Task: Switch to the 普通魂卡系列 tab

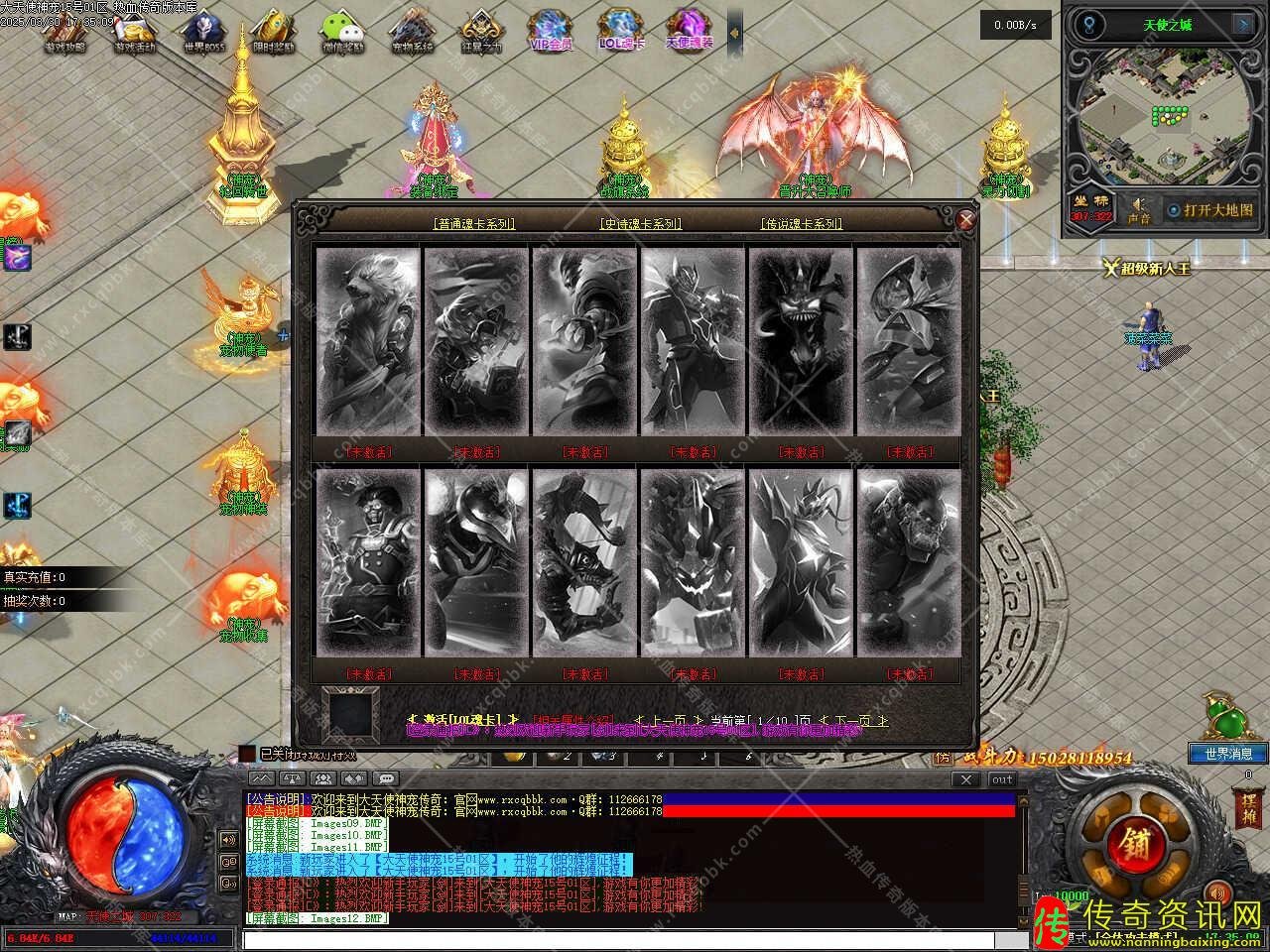Action: click(474, 224)
